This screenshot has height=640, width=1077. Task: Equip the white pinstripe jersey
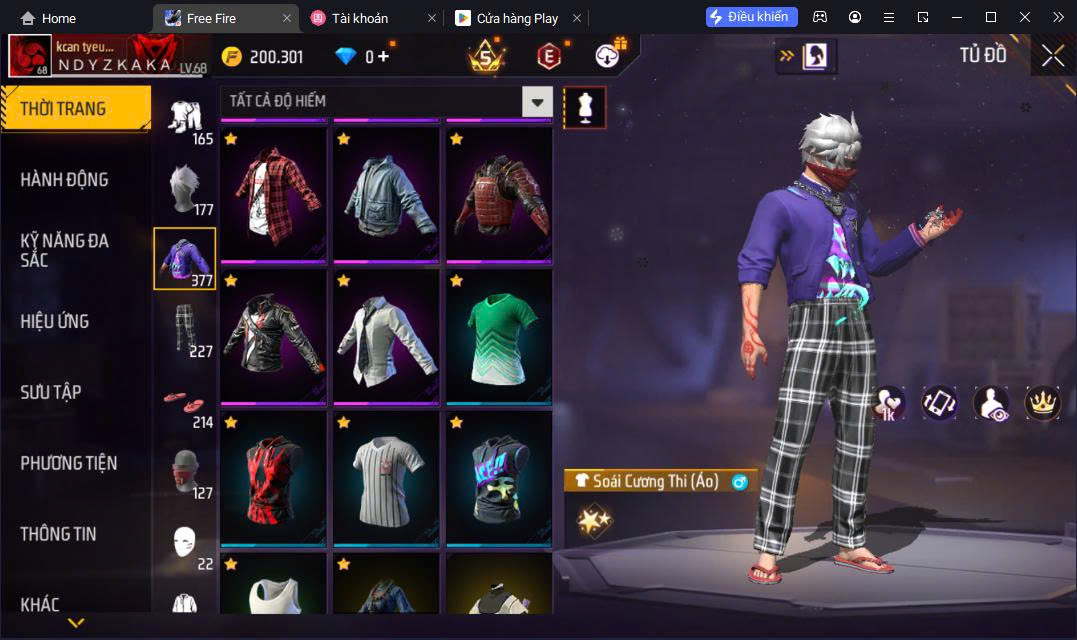tap(386, 477)
